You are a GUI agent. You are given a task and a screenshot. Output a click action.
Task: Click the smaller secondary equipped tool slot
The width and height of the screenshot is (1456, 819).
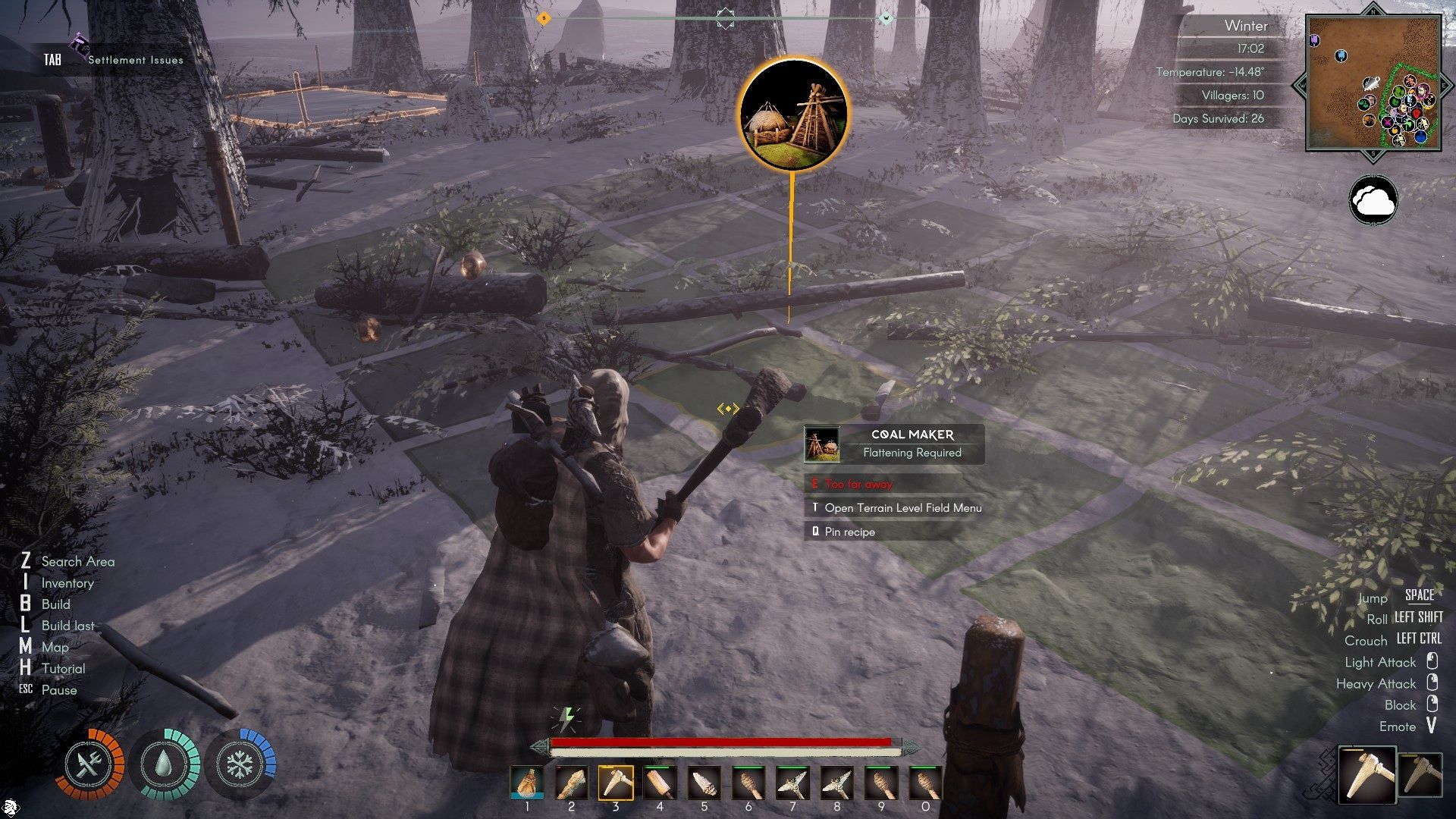click(x=1420, y=775)
